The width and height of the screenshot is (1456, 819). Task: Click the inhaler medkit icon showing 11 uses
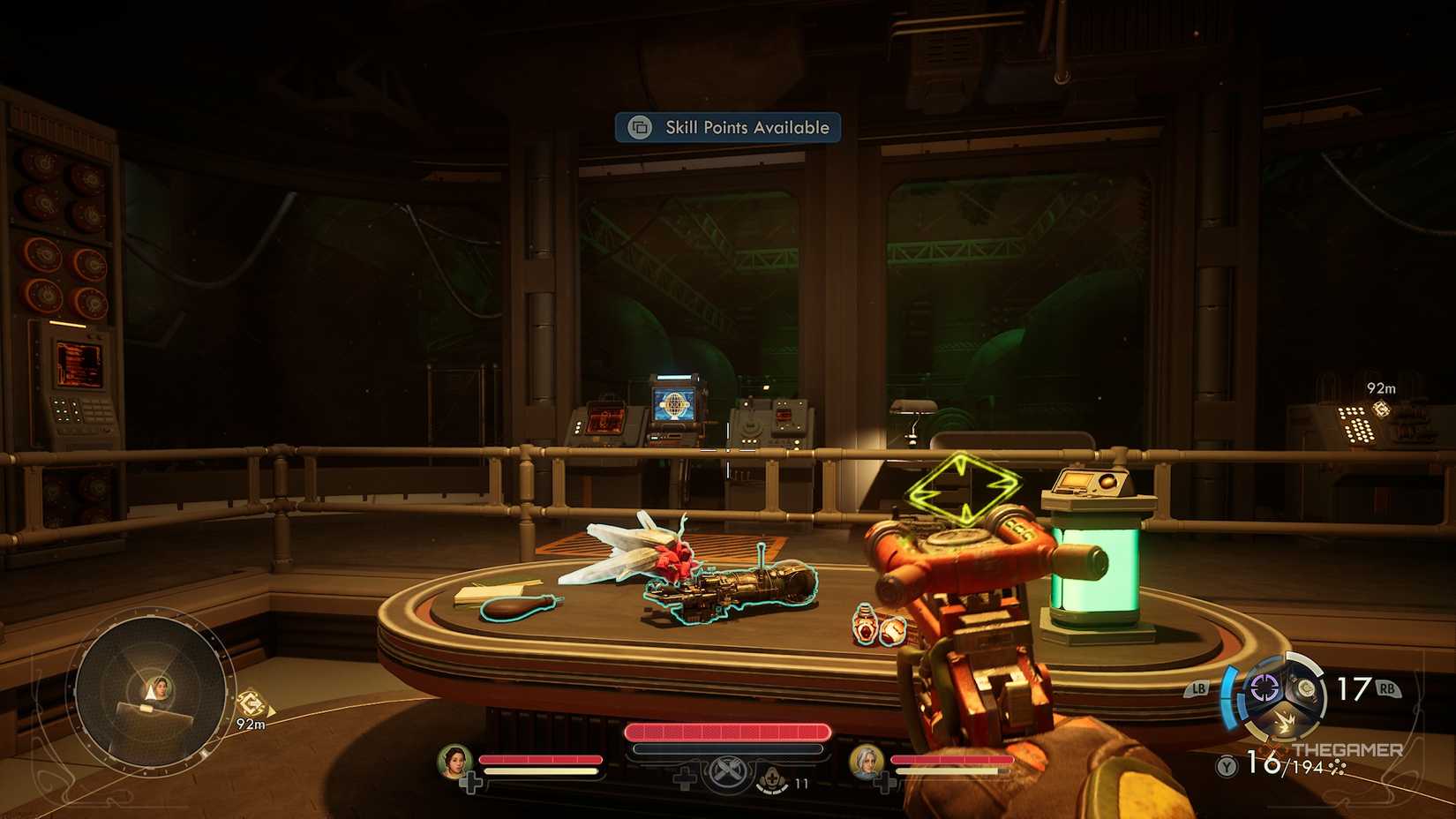click(x=772, y=778)
